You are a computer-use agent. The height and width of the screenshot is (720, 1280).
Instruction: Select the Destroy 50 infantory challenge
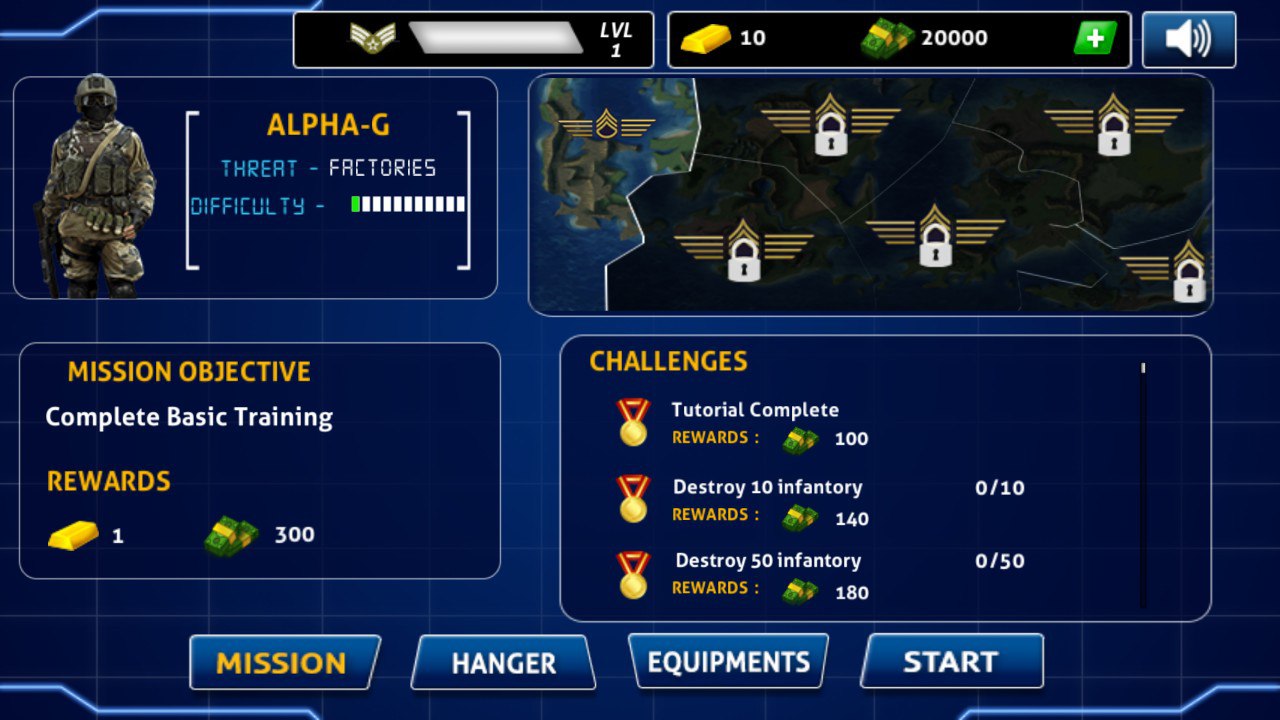767,575
